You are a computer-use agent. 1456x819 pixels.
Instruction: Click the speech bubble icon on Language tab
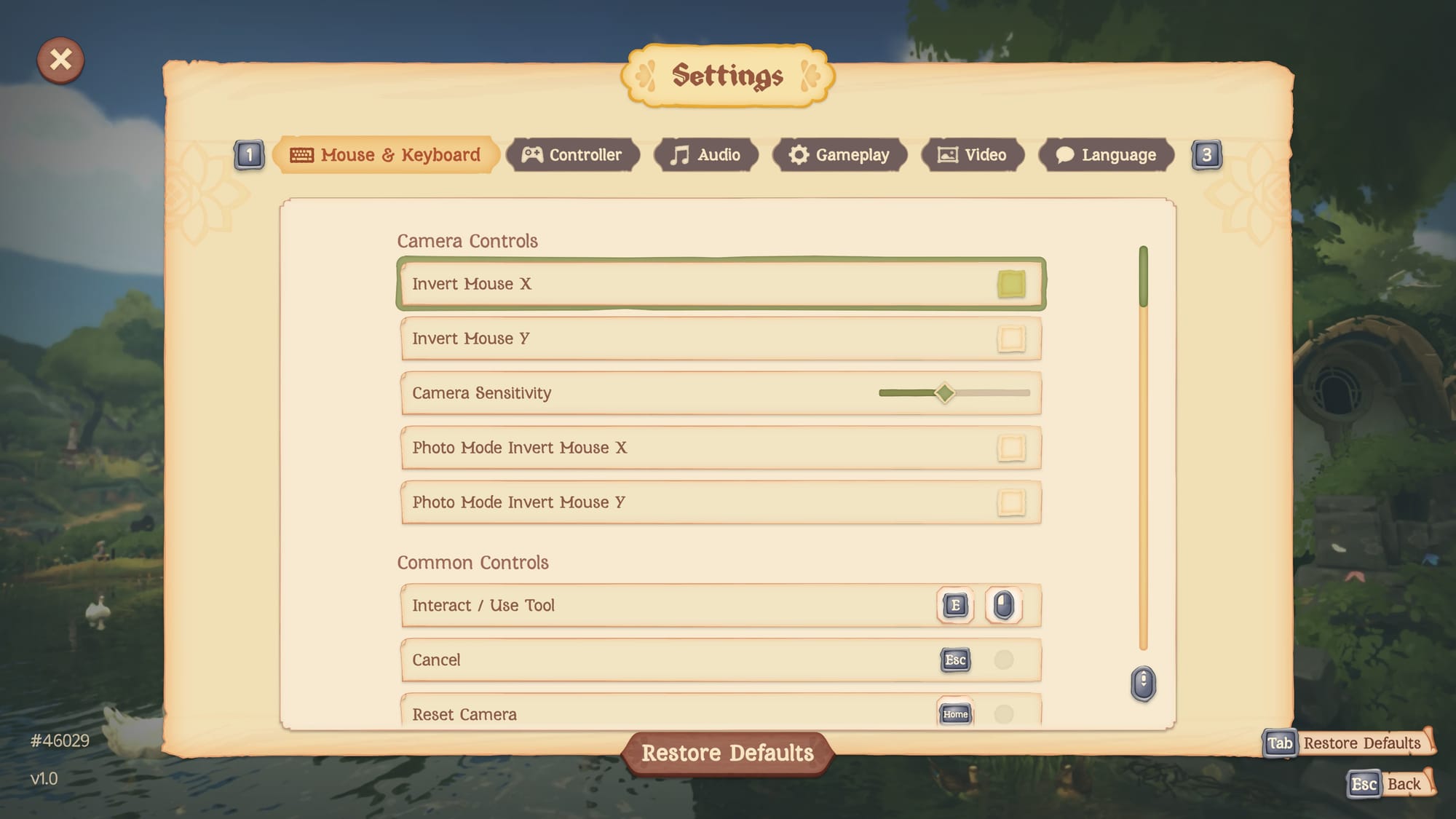point(1064,154)
